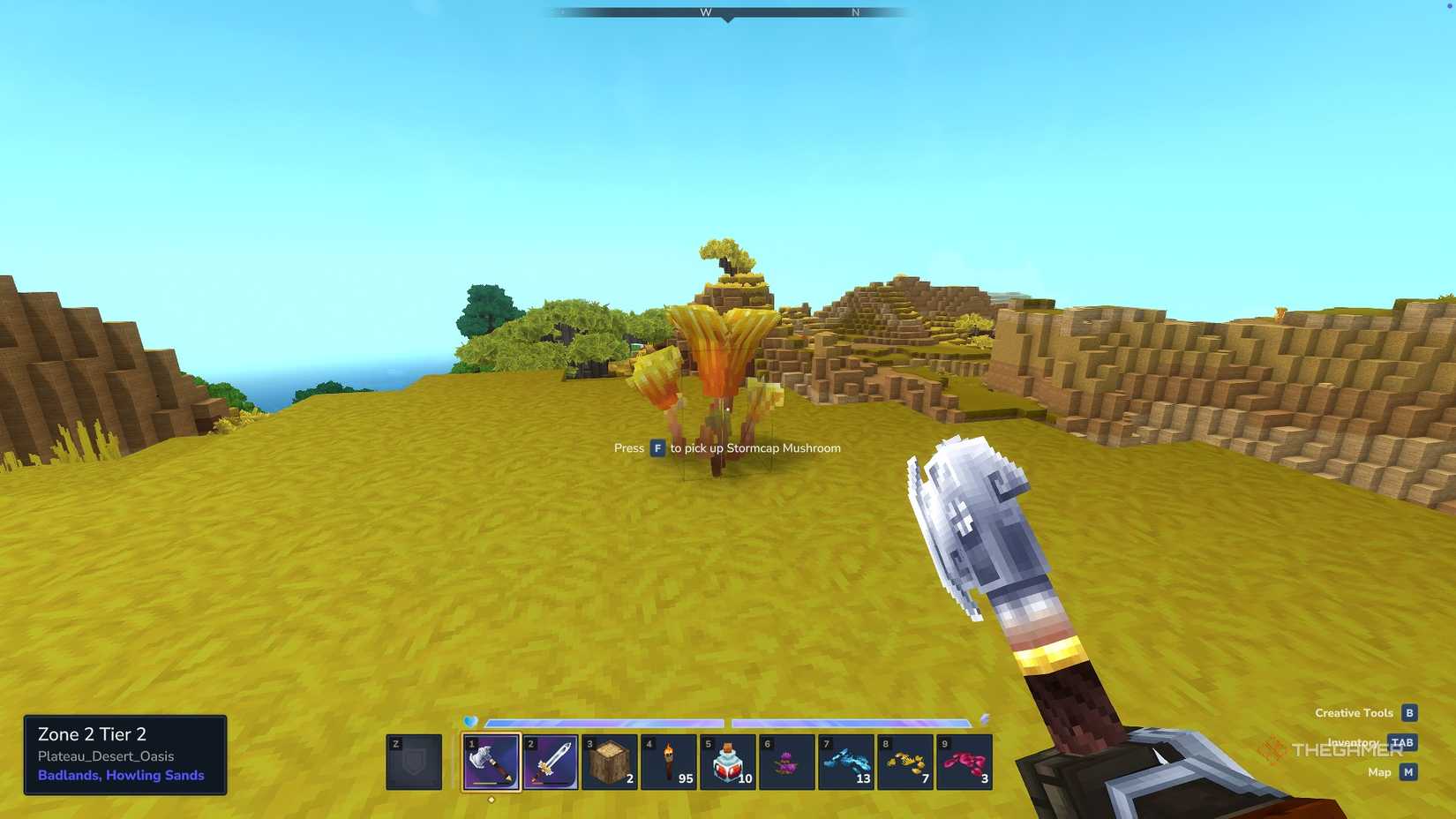Viewport: 1456px width, 819px height.
Task: Select the health potion in slot 5
Action: [729, 762]
